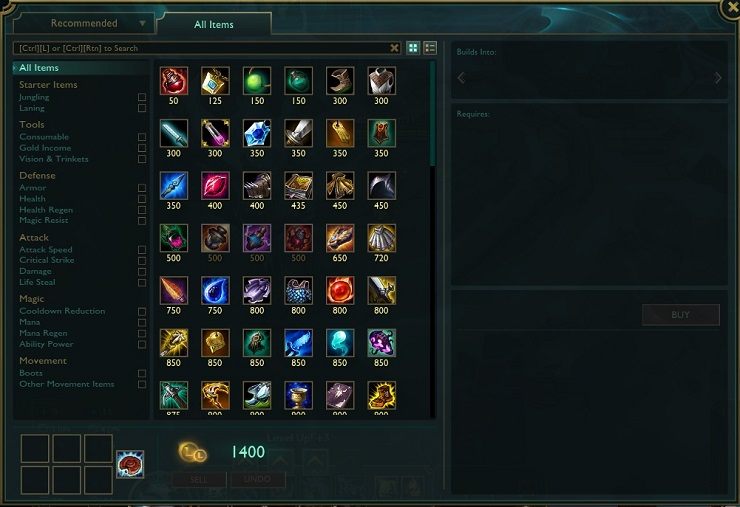Click the item search field
Image resolution: width=740 pixels, height=507 pixels.
coord(200,48)
